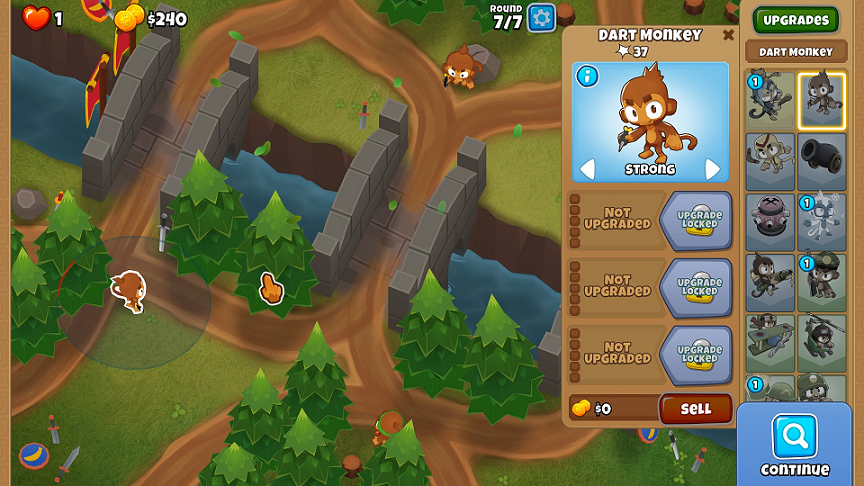Choose the Monkey Ace plane tower

pos(770,343)
